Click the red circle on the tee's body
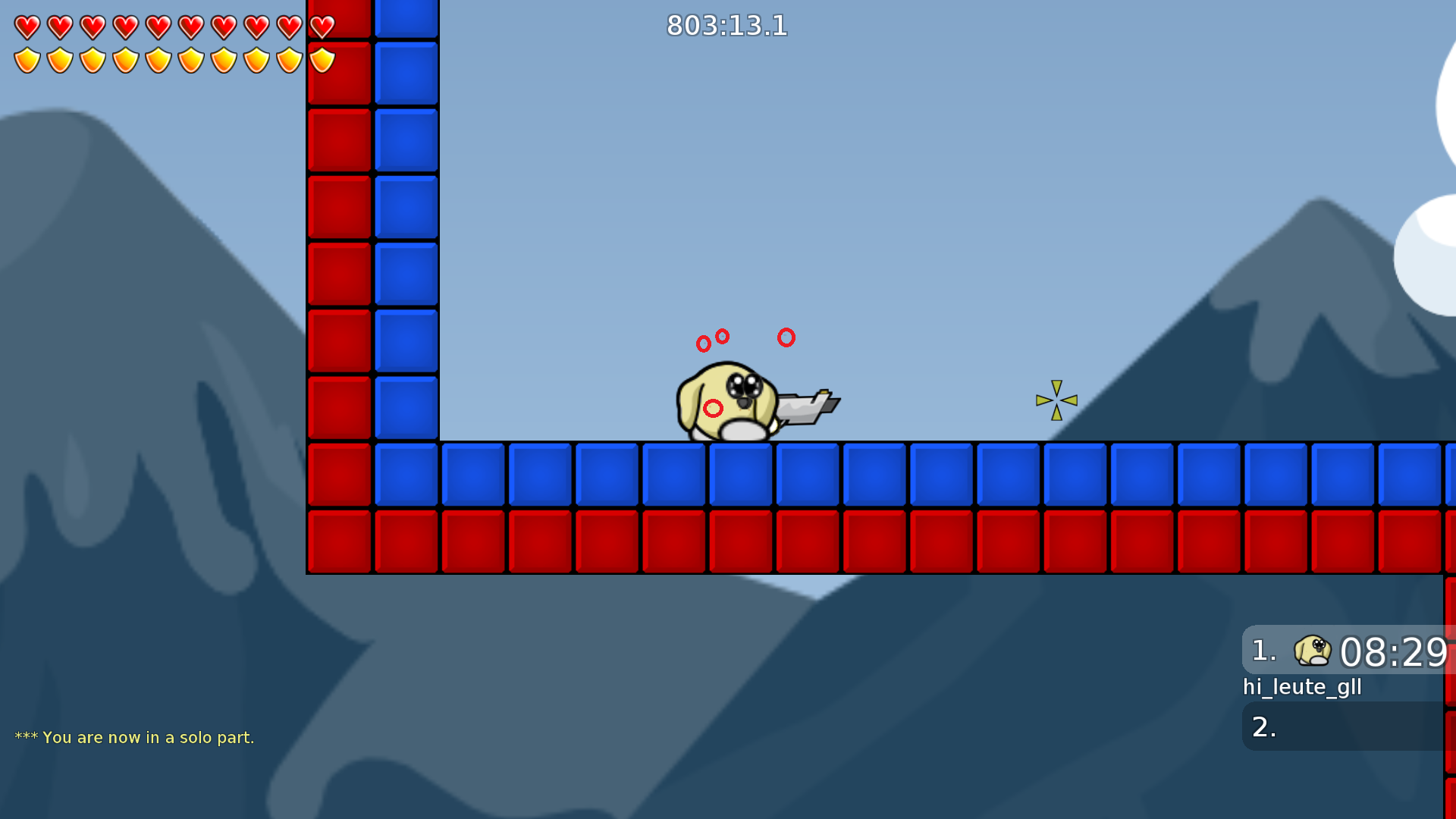 coord(711,409)
